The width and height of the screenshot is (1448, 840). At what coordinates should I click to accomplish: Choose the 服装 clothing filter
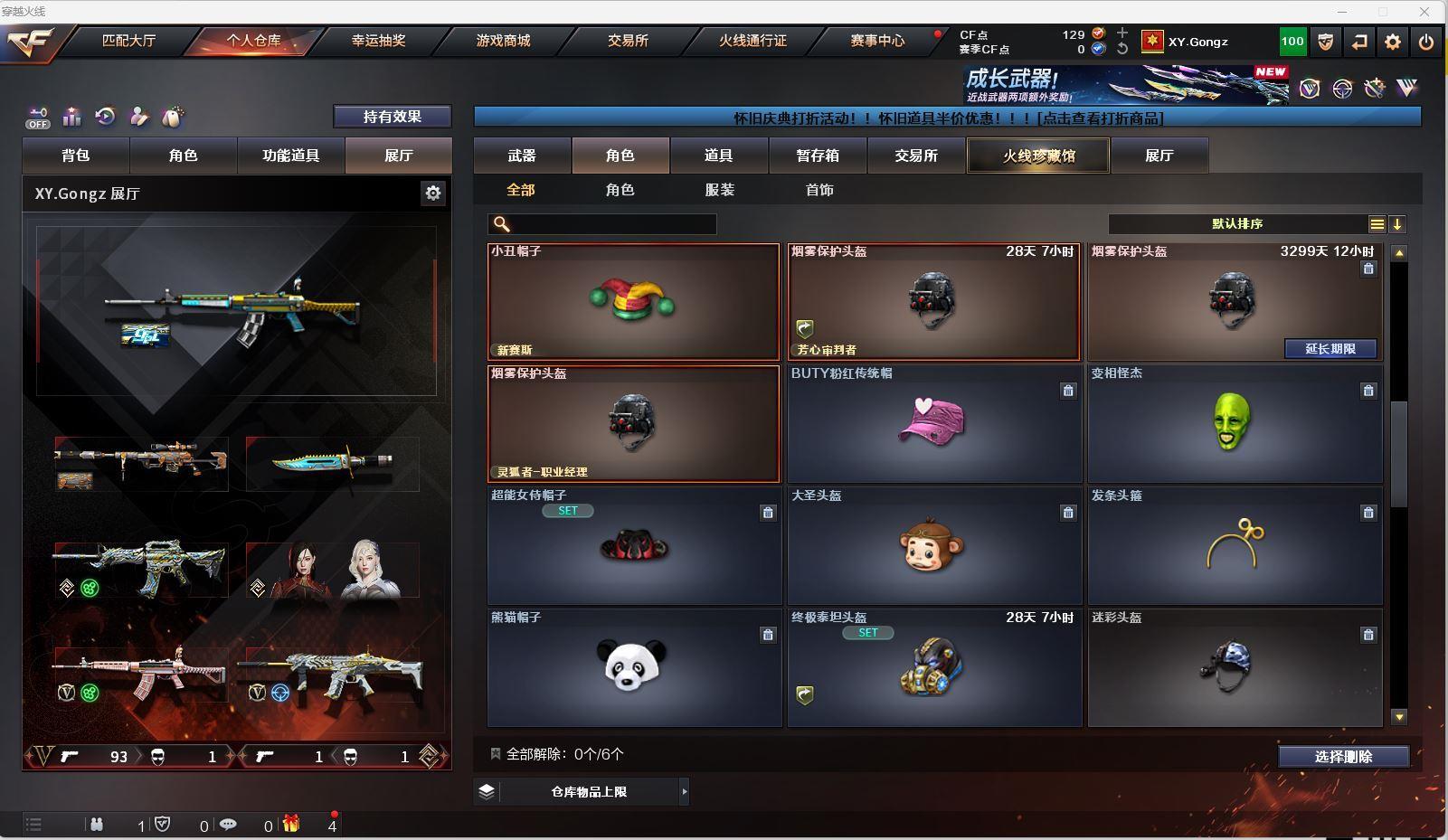[720, 190]
